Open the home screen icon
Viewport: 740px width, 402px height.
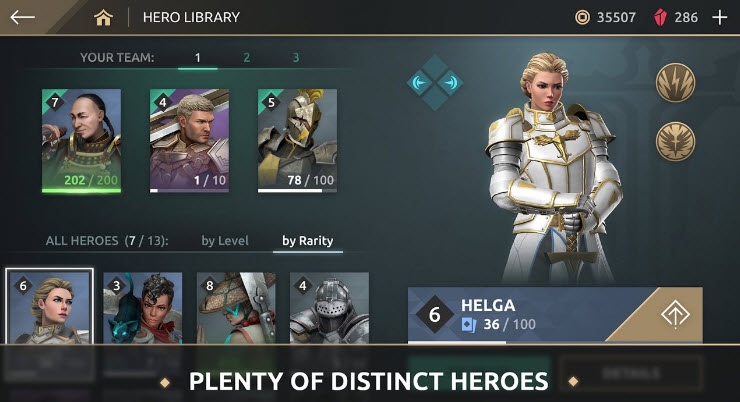pyautogui.click(x=102, y=17)
